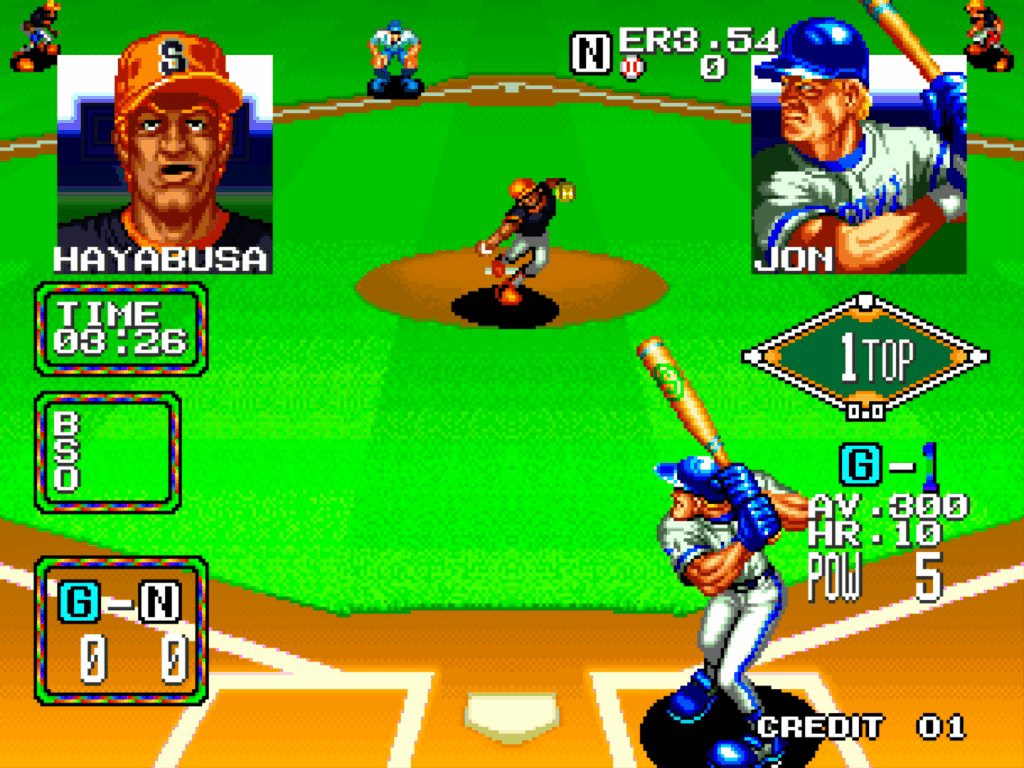The image size is (1024, 768).
Task: Select the Jon batter portrait
Action: pos(859,150)
